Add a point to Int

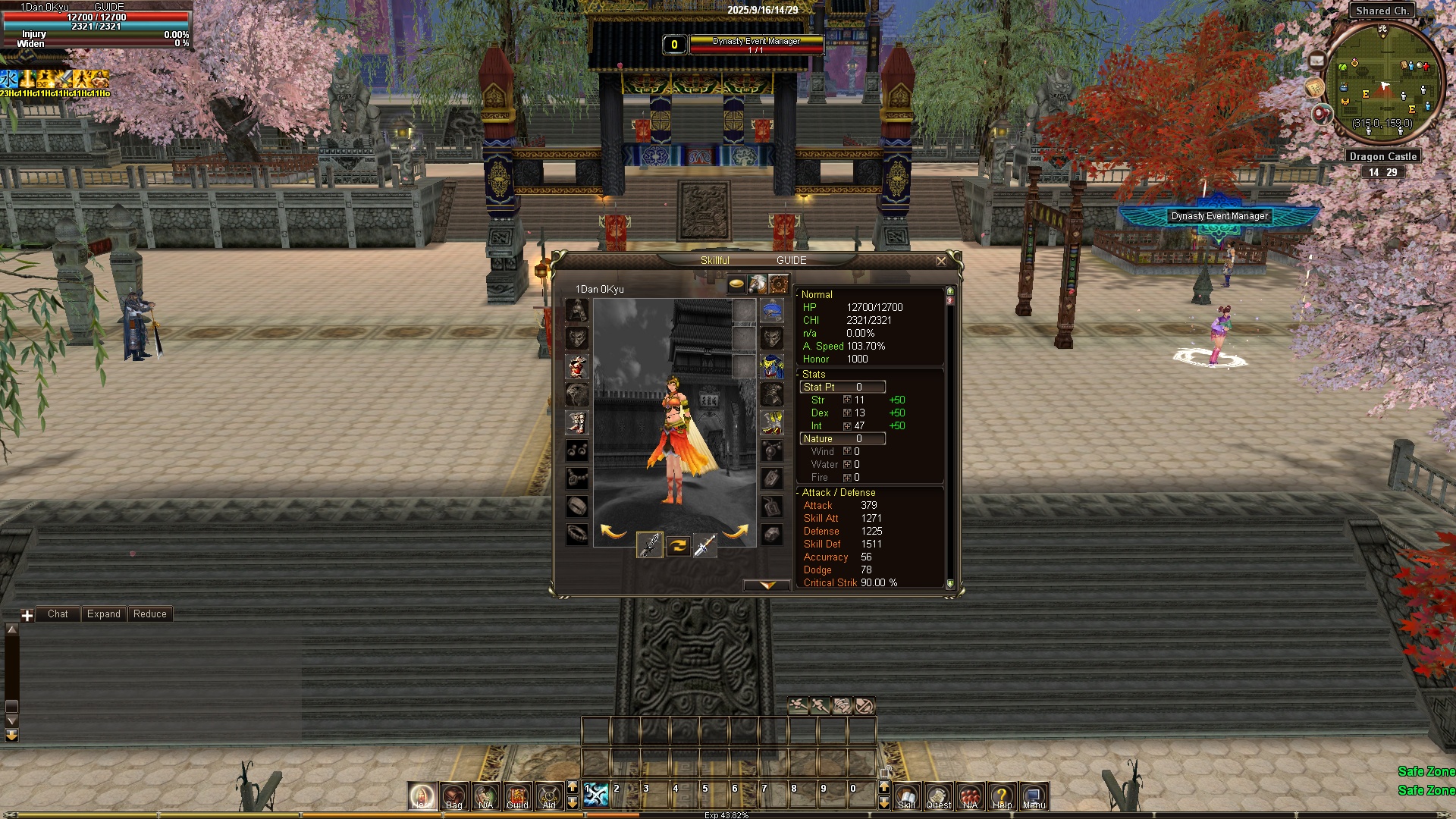point(847,425)
